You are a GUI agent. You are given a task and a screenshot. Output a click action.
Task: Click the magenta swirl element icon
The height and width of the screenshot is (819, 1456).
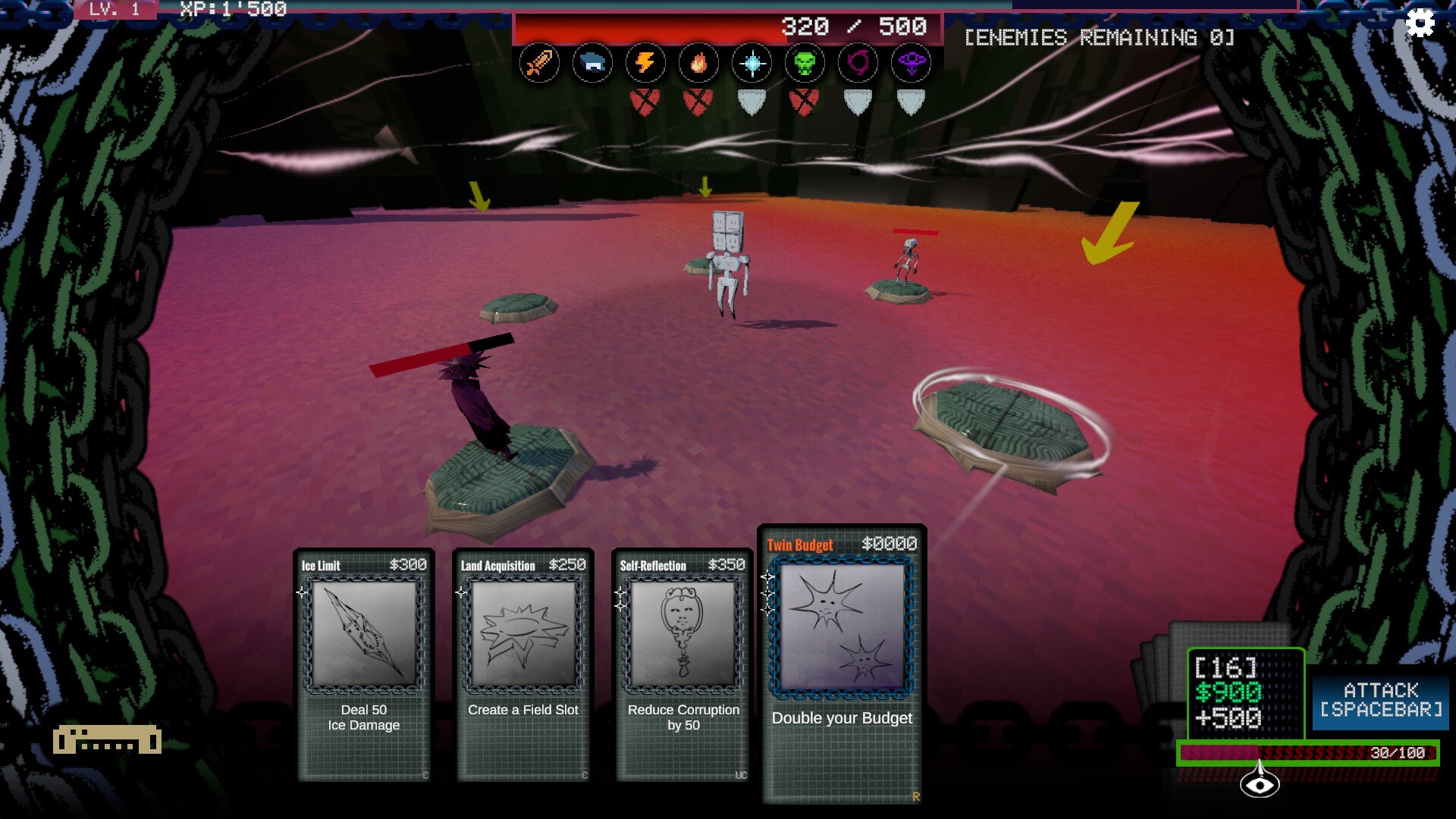[x=858, y=63]
